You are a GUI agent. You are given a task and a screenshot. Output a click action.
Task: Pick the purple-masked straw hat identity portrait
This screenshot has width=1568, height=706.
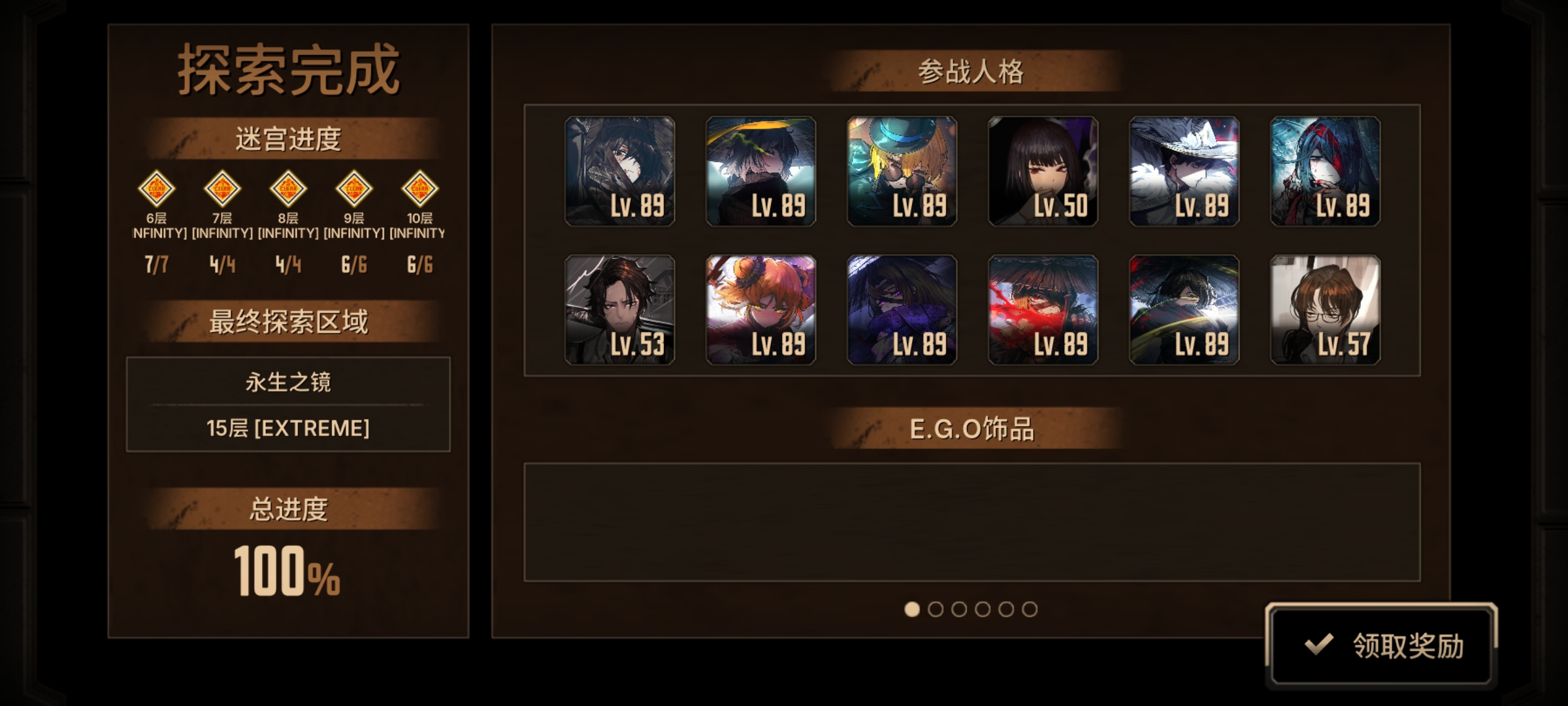click(x=902, y=310)
